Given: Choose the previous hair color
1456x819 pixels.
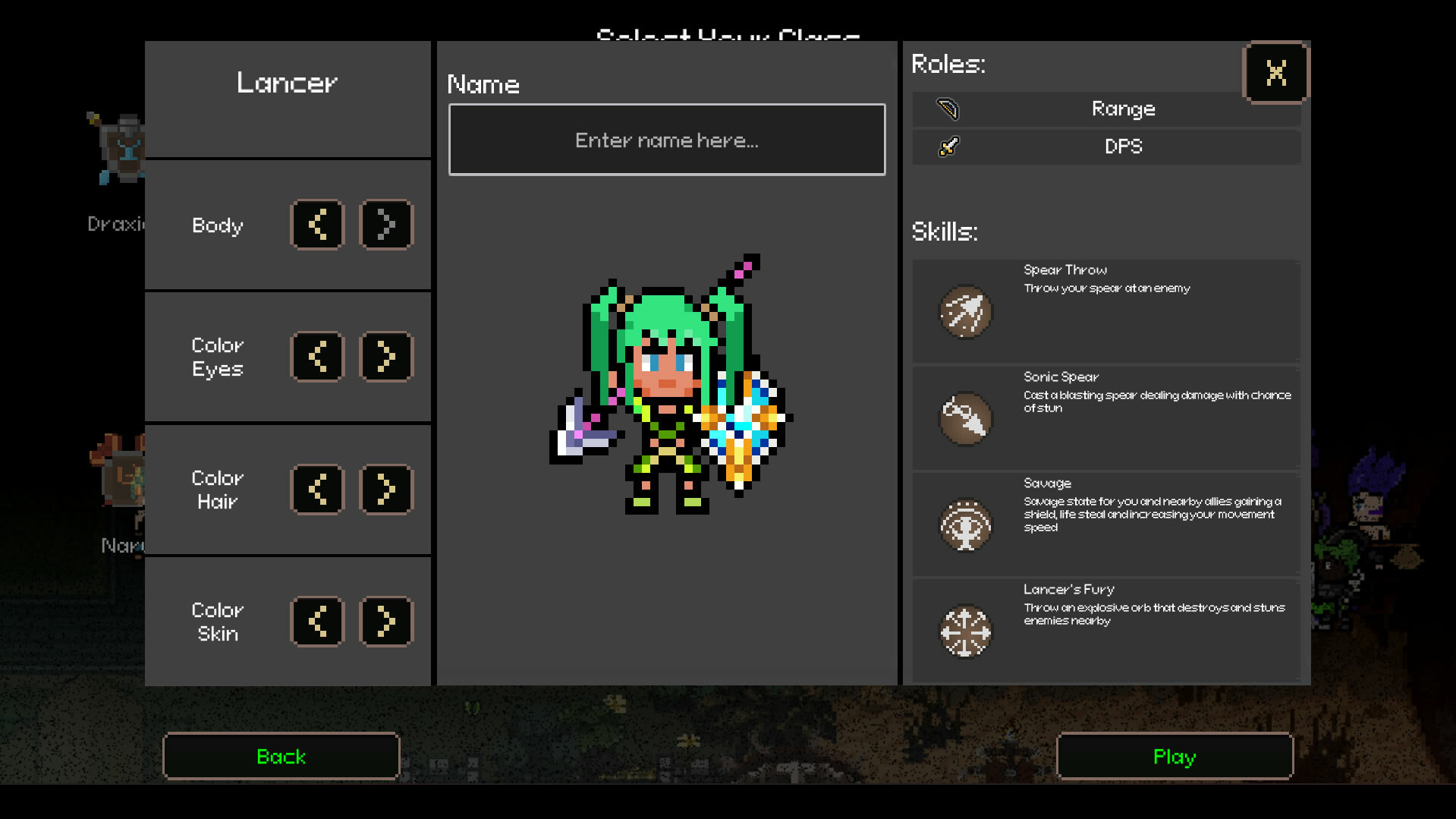Looking at the screenshot, I should click(x=318, y=490).
